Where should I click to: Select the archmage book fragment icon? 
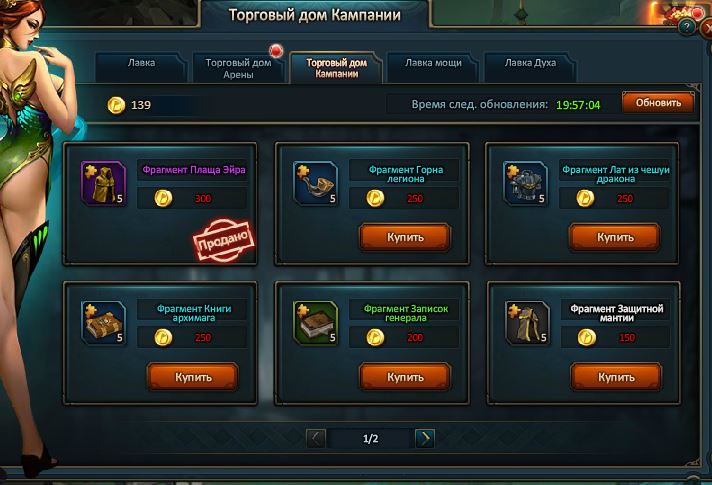[x=103, y=322]
